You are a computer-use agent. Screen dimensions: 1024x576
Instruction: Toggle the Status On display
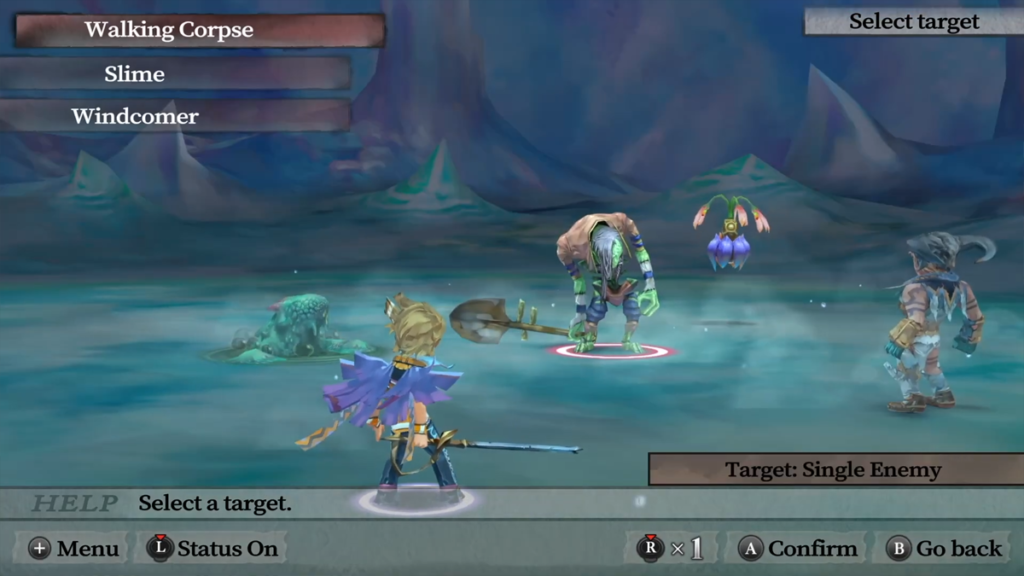(x=215, y=548)
